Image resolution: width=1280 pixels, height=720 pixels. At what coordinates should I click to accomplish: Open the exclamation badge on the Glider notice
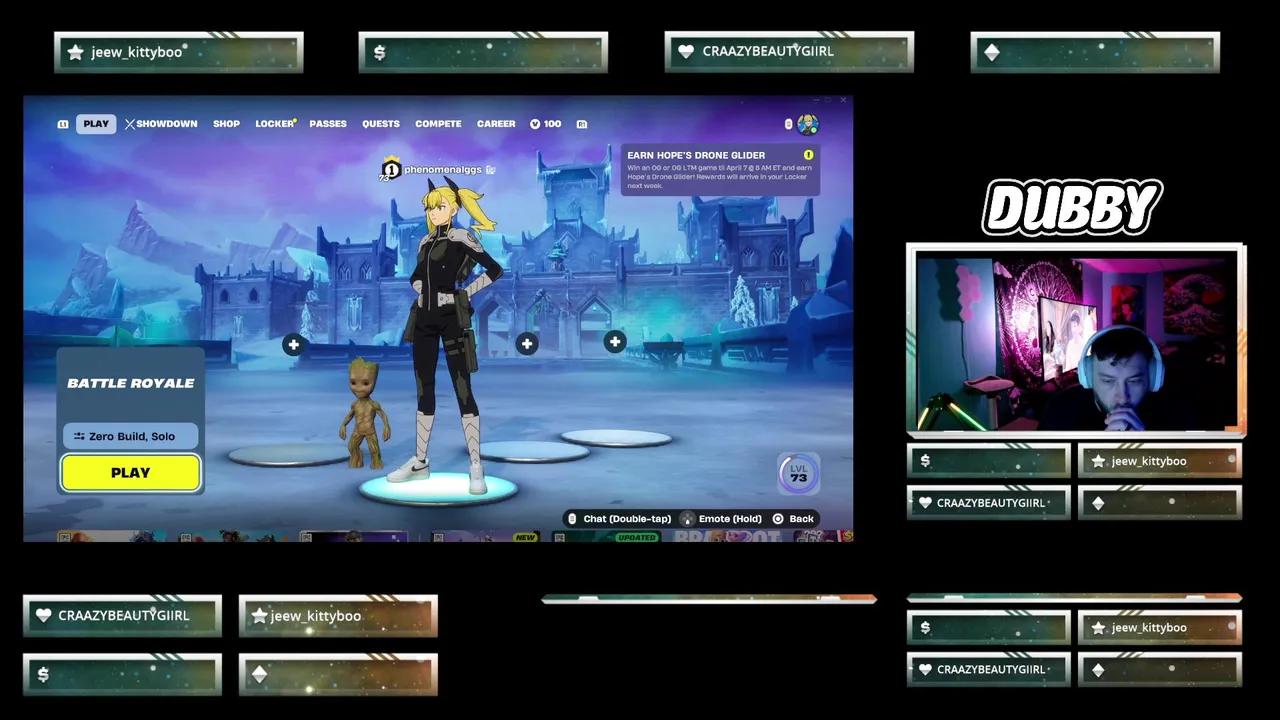point(808,155)
